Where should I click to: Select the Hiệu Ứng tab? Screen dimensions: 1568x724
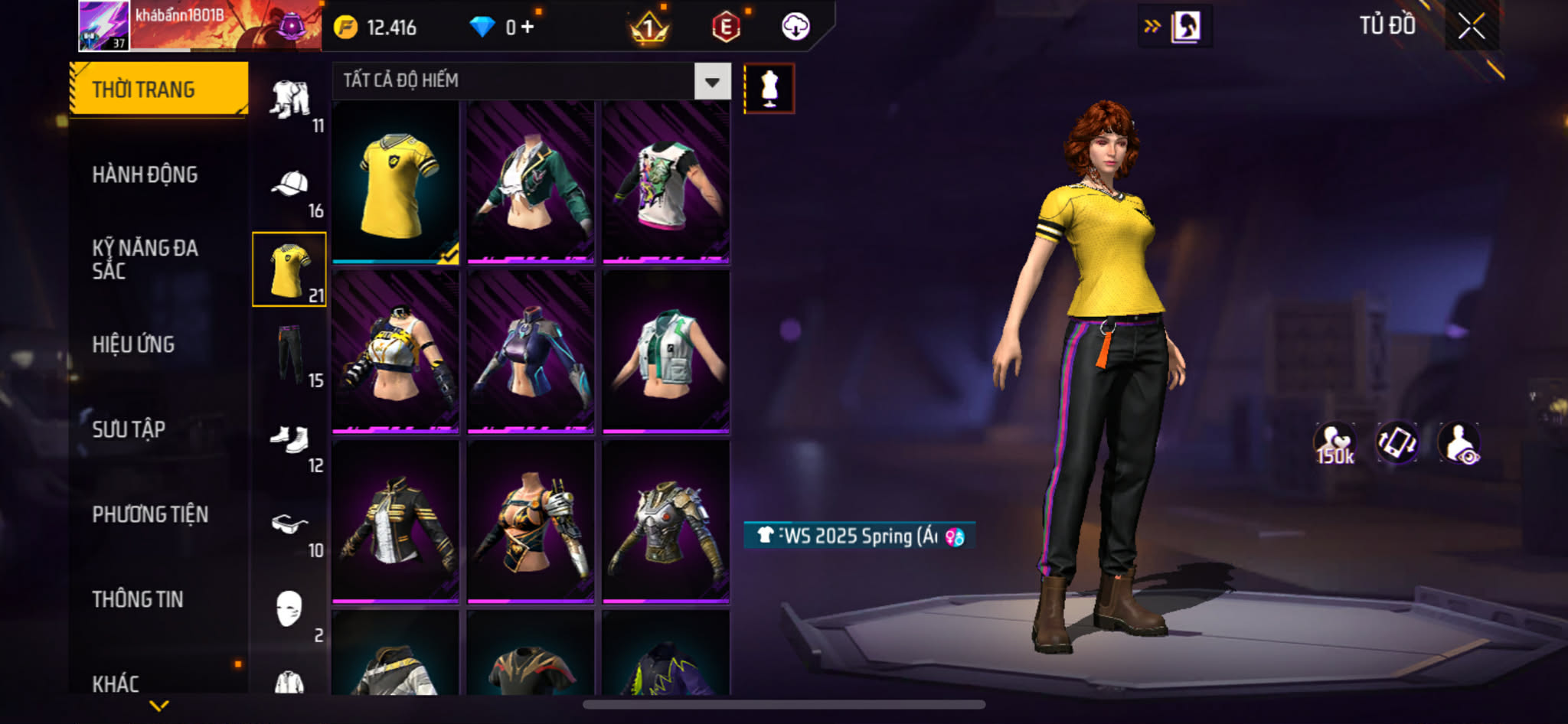(133, 344)
